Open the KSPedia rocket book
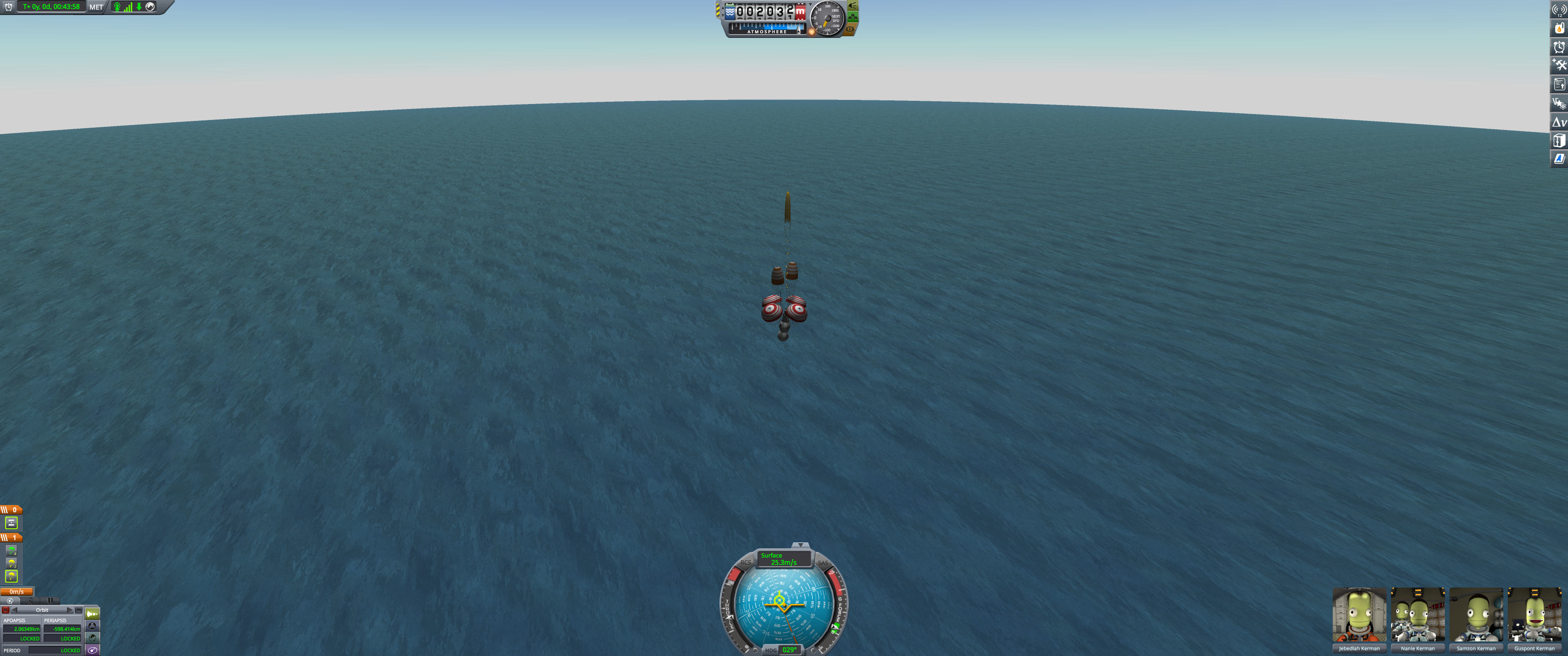The image size is (1568, 656). coord(1559,159)
